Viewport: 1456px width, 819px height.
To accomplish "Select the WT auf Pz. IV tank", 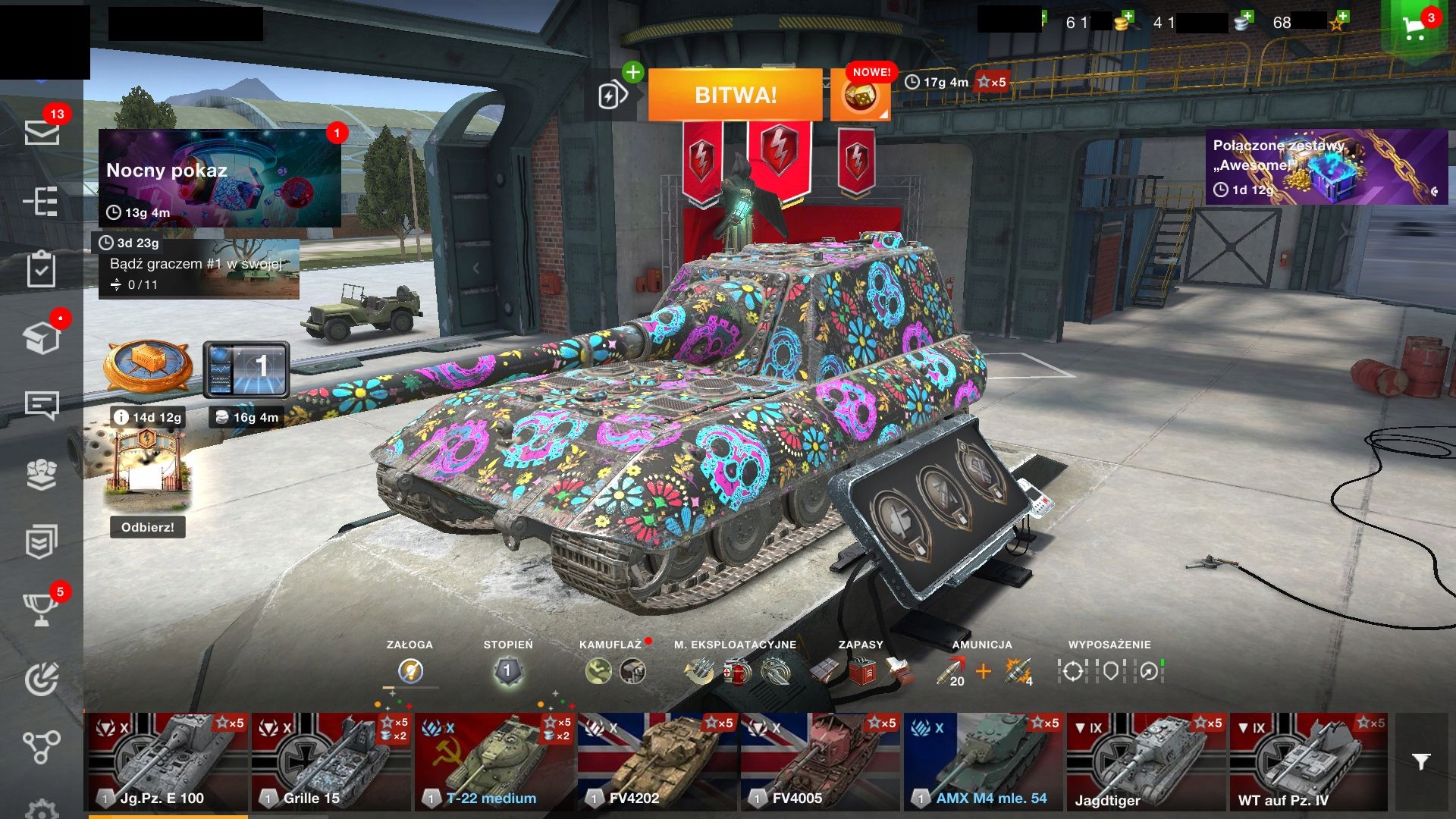I will 1308,761.
